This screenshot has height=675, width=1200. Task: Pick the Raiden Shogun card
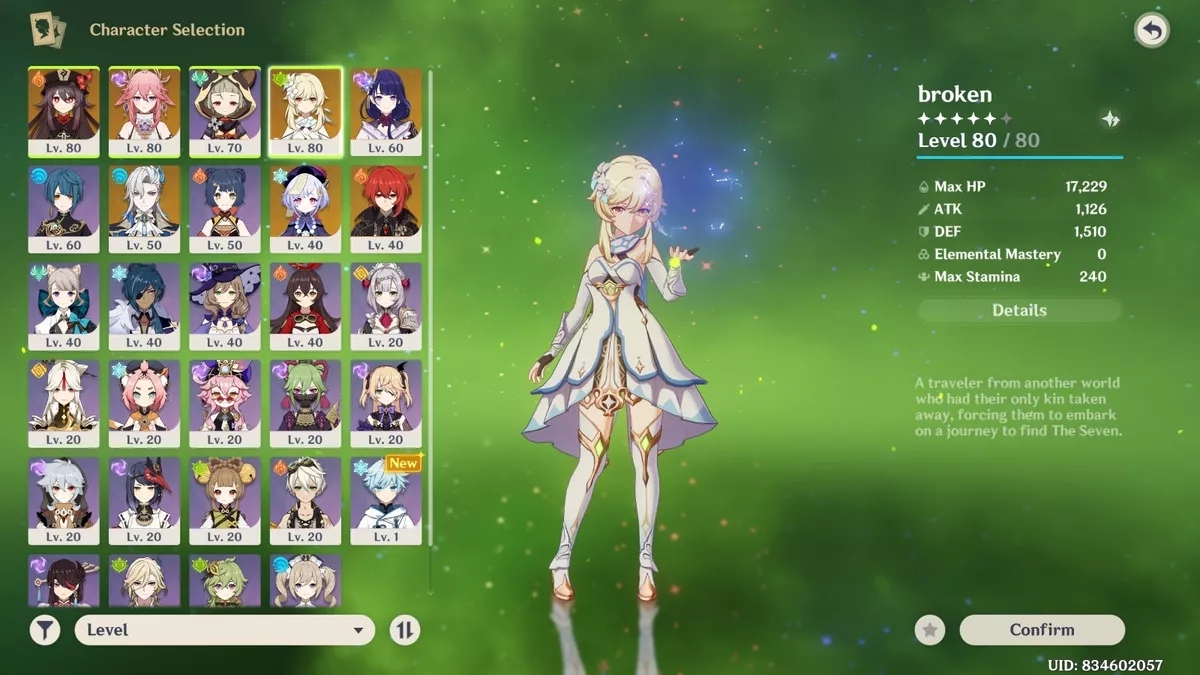pyautogui.click(x=386, y=112)
